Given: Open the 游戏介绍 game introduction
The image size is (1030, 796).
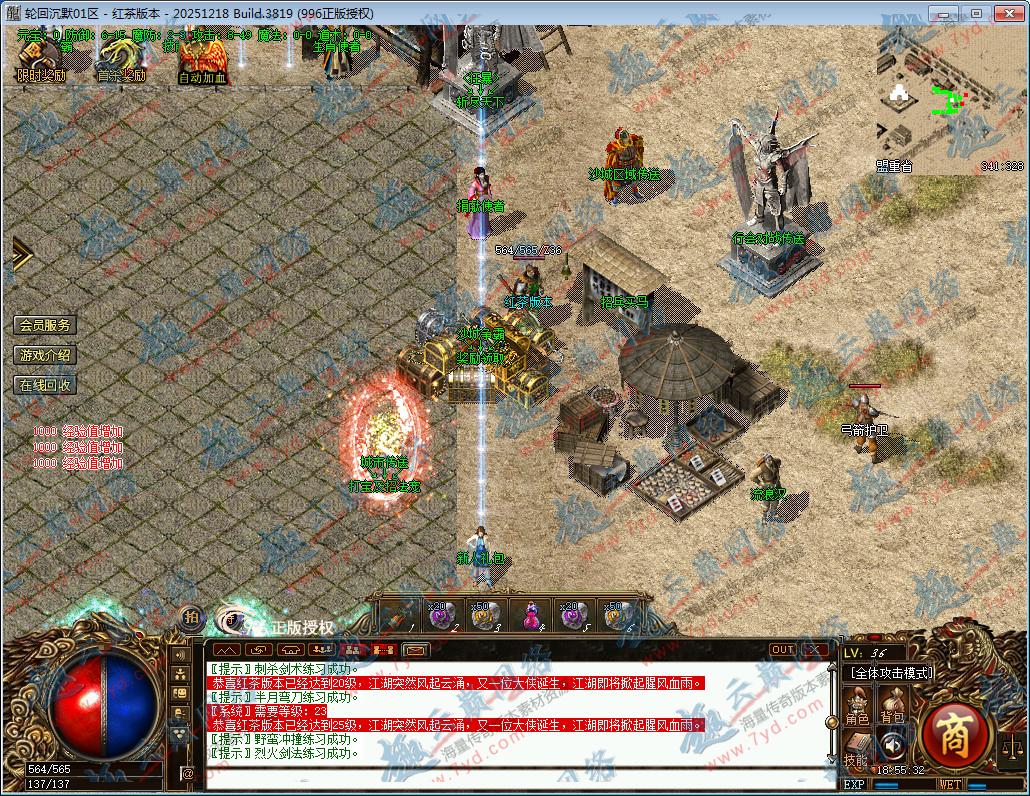Looking at the screenshot, I should (x=45, y=355).
